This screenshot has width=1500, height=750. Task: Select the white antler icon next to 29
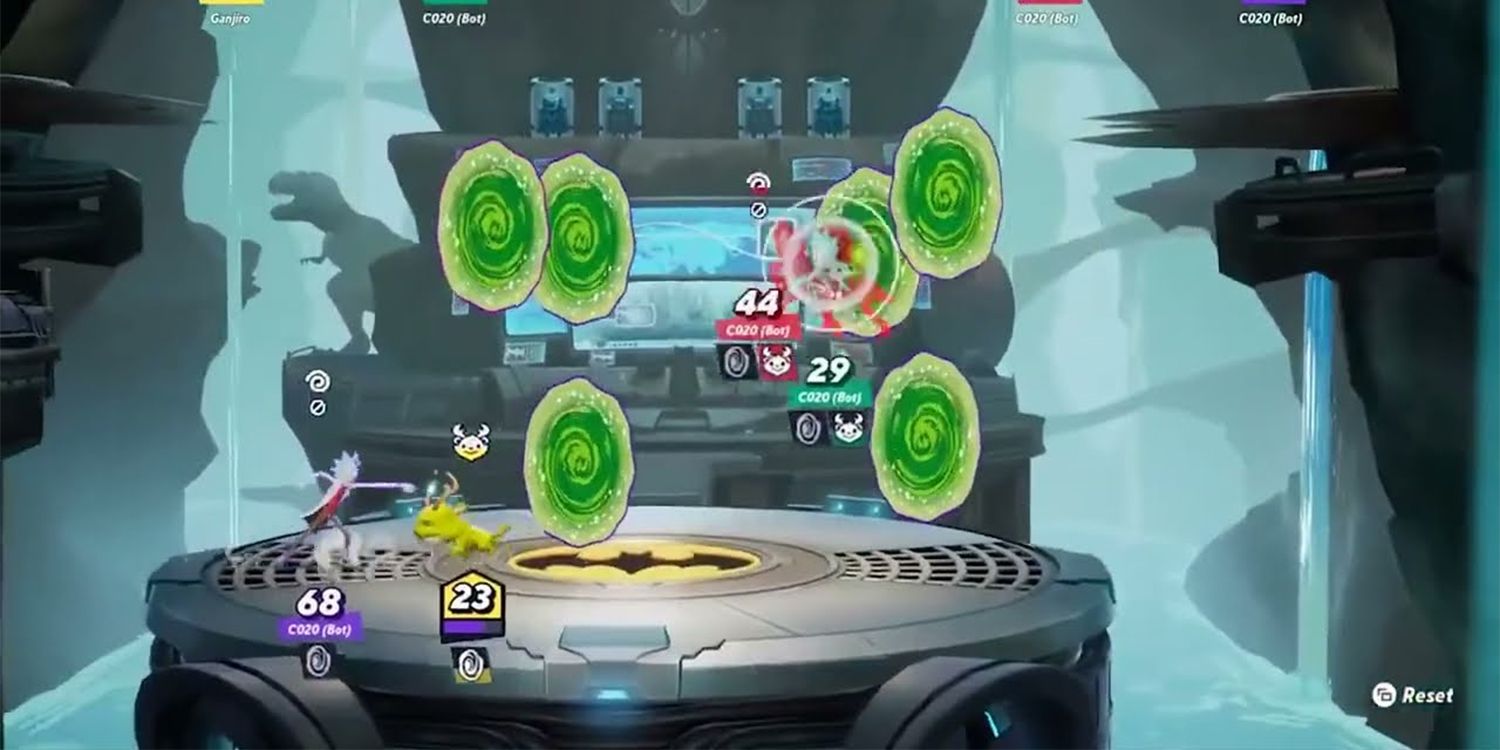click(x=847, y=426)
